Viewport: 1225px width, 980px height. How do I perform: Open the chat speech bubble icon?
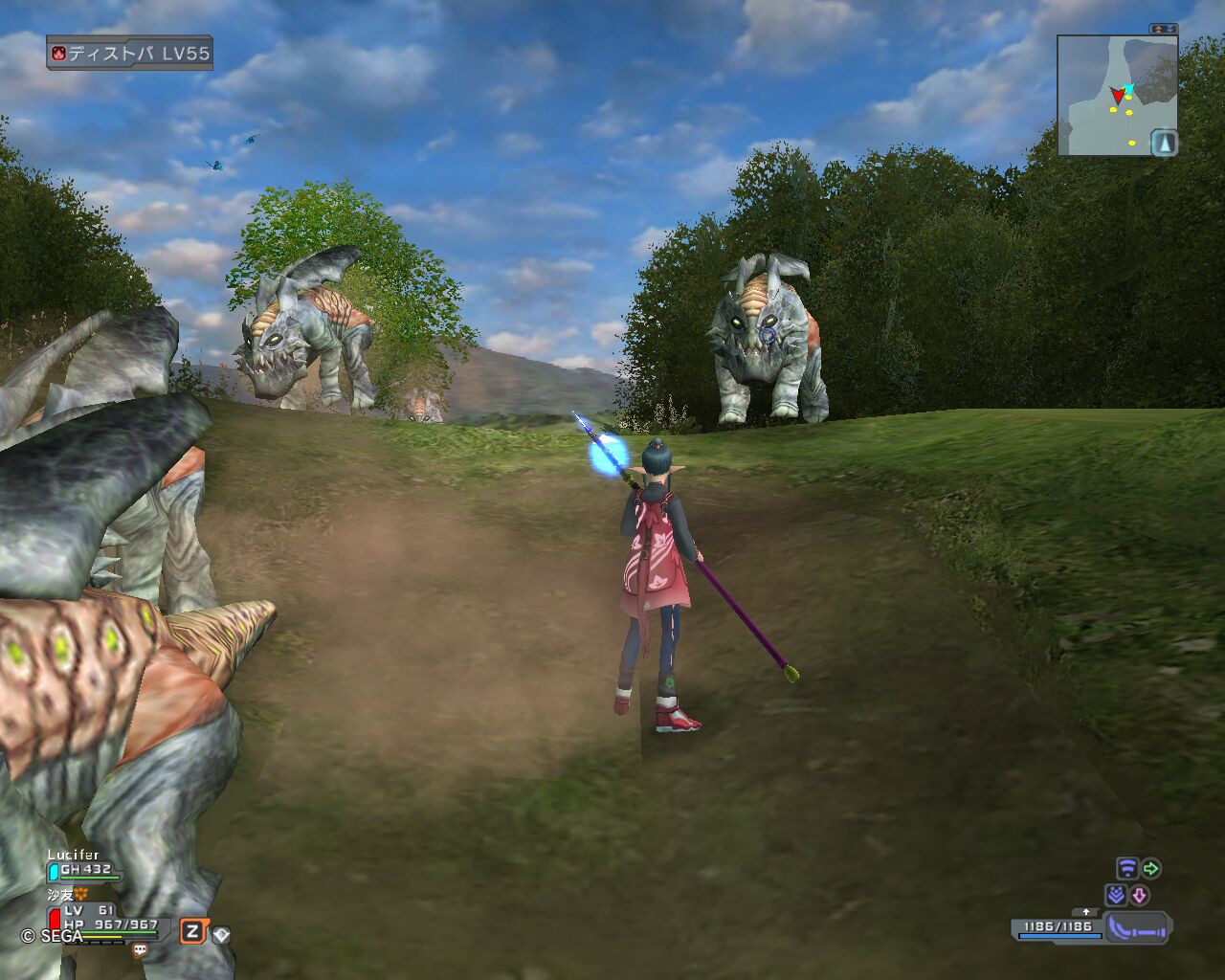coord(140,950)
